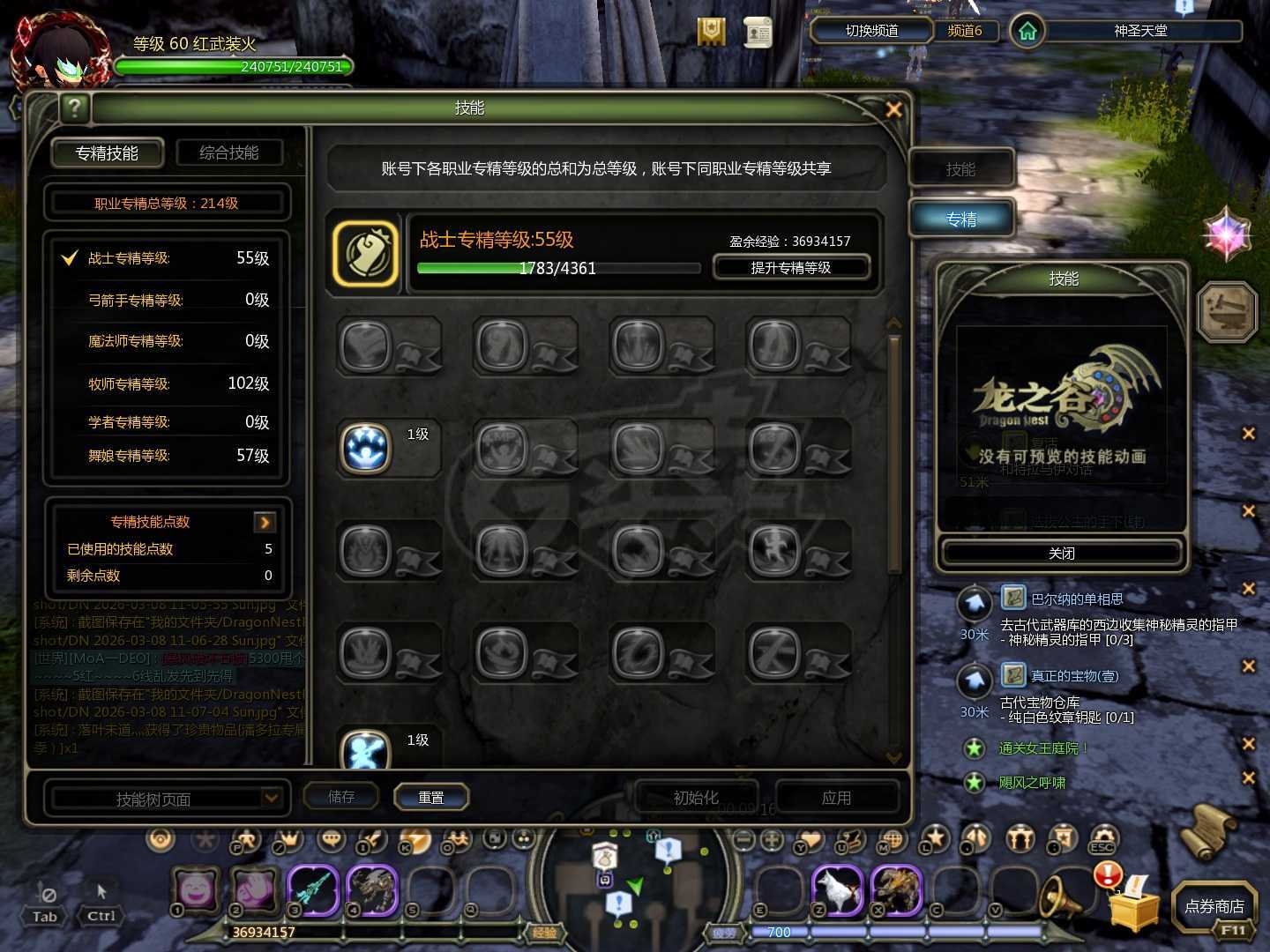Expand 专精技能点数 with the orange arrow

265,522
